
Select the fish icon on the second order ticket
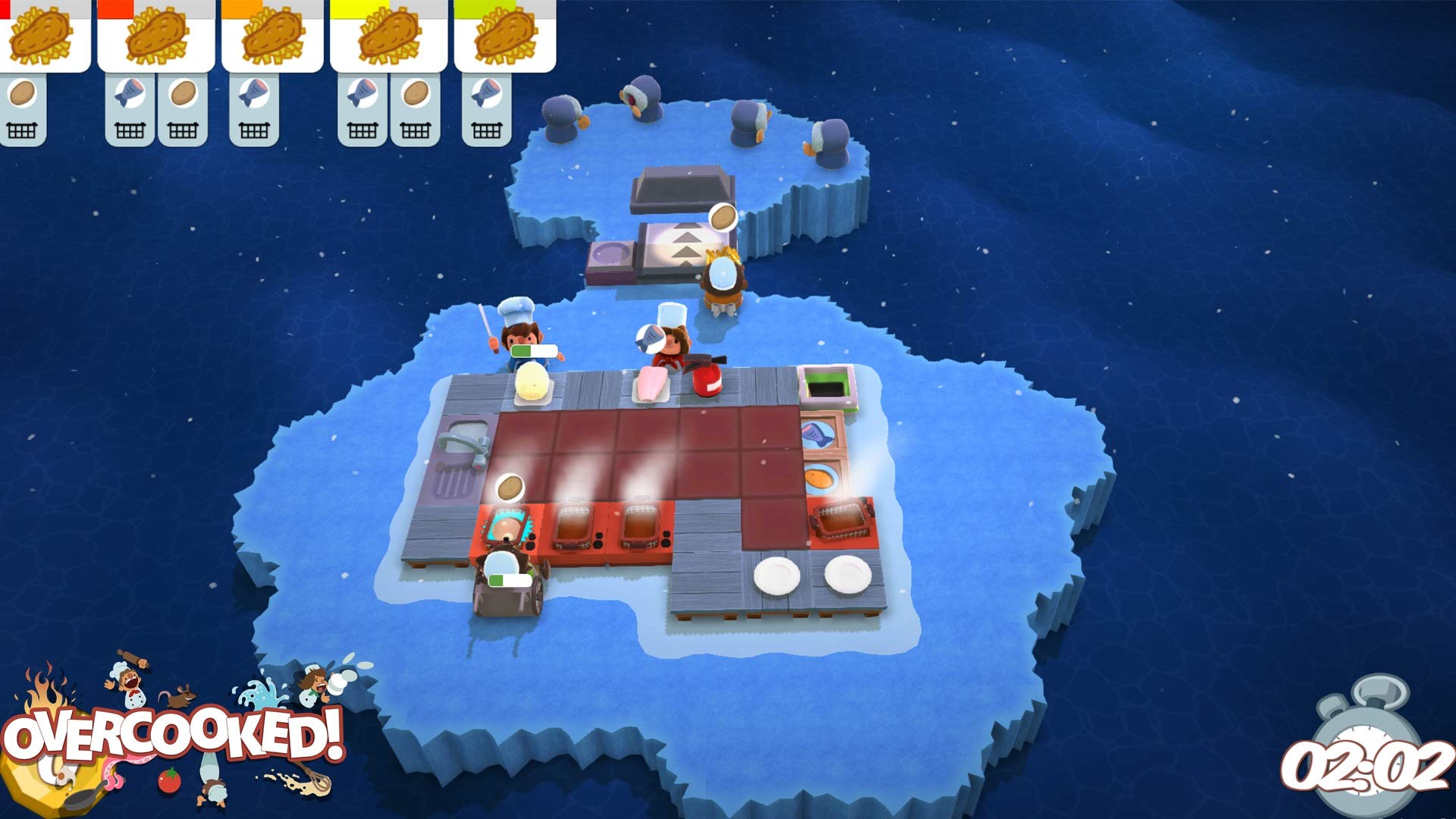coord(130,93)
